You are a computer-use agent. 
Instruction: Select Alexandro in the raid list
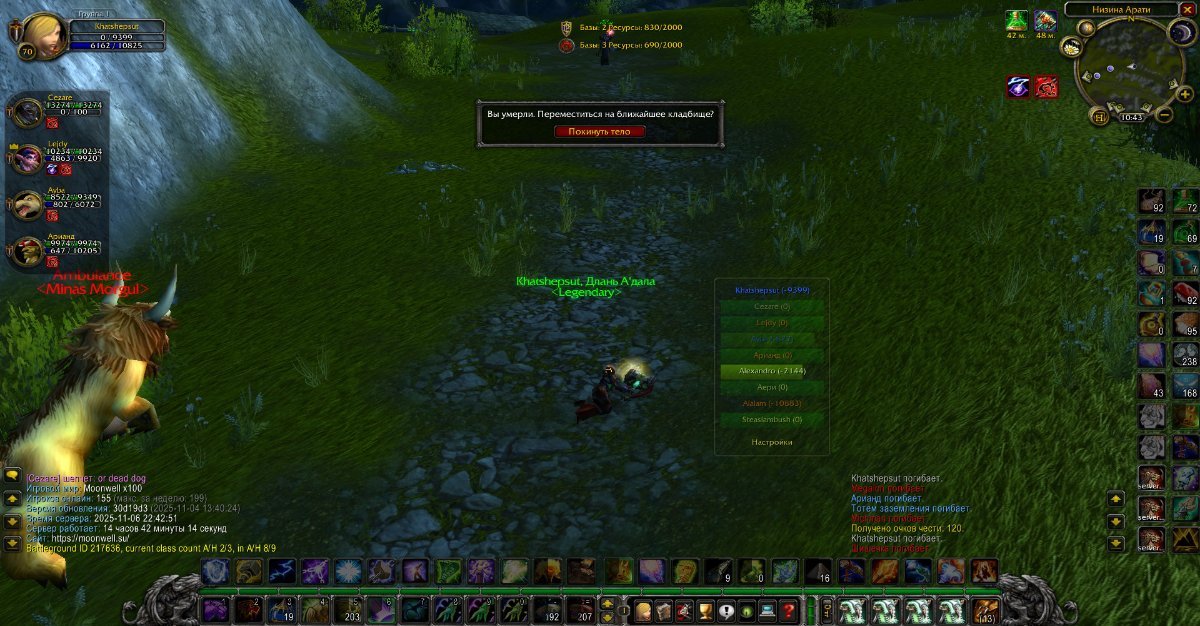pos(771,370)
